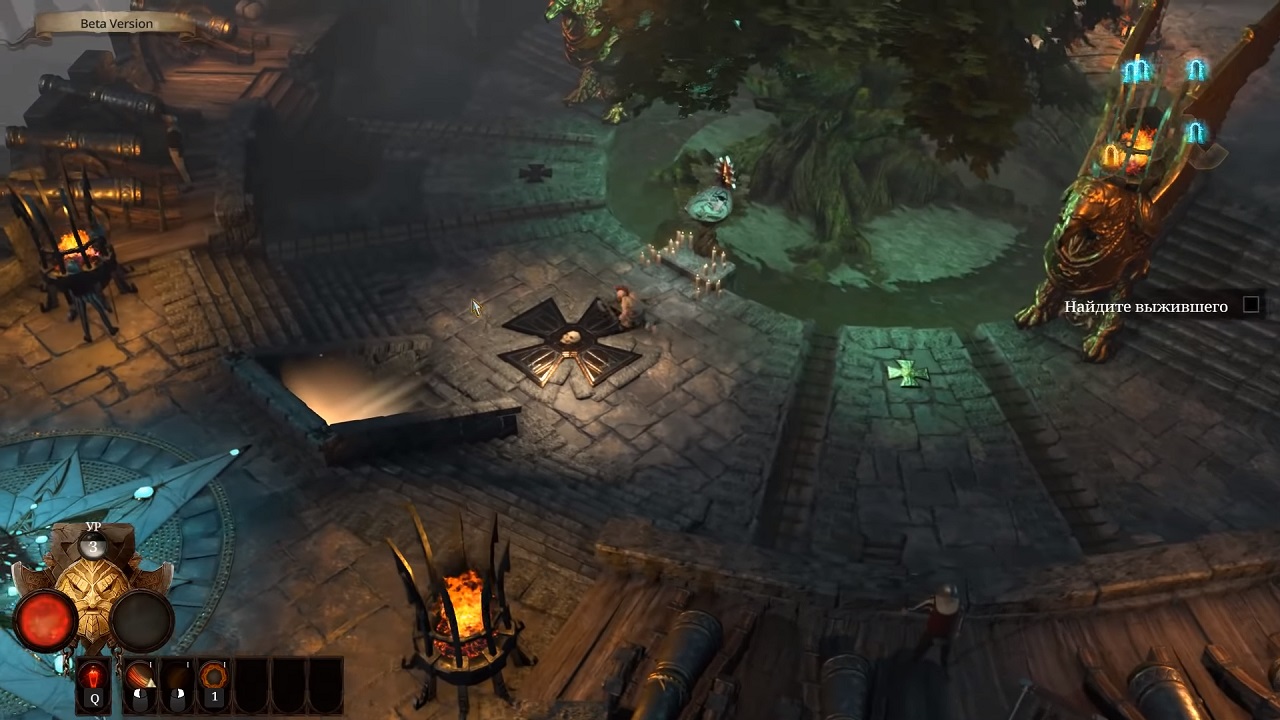This screenshot has height=720, width=1280.
Task: Open the golden dwarf face character portrait
Action: tap(93, 592)
